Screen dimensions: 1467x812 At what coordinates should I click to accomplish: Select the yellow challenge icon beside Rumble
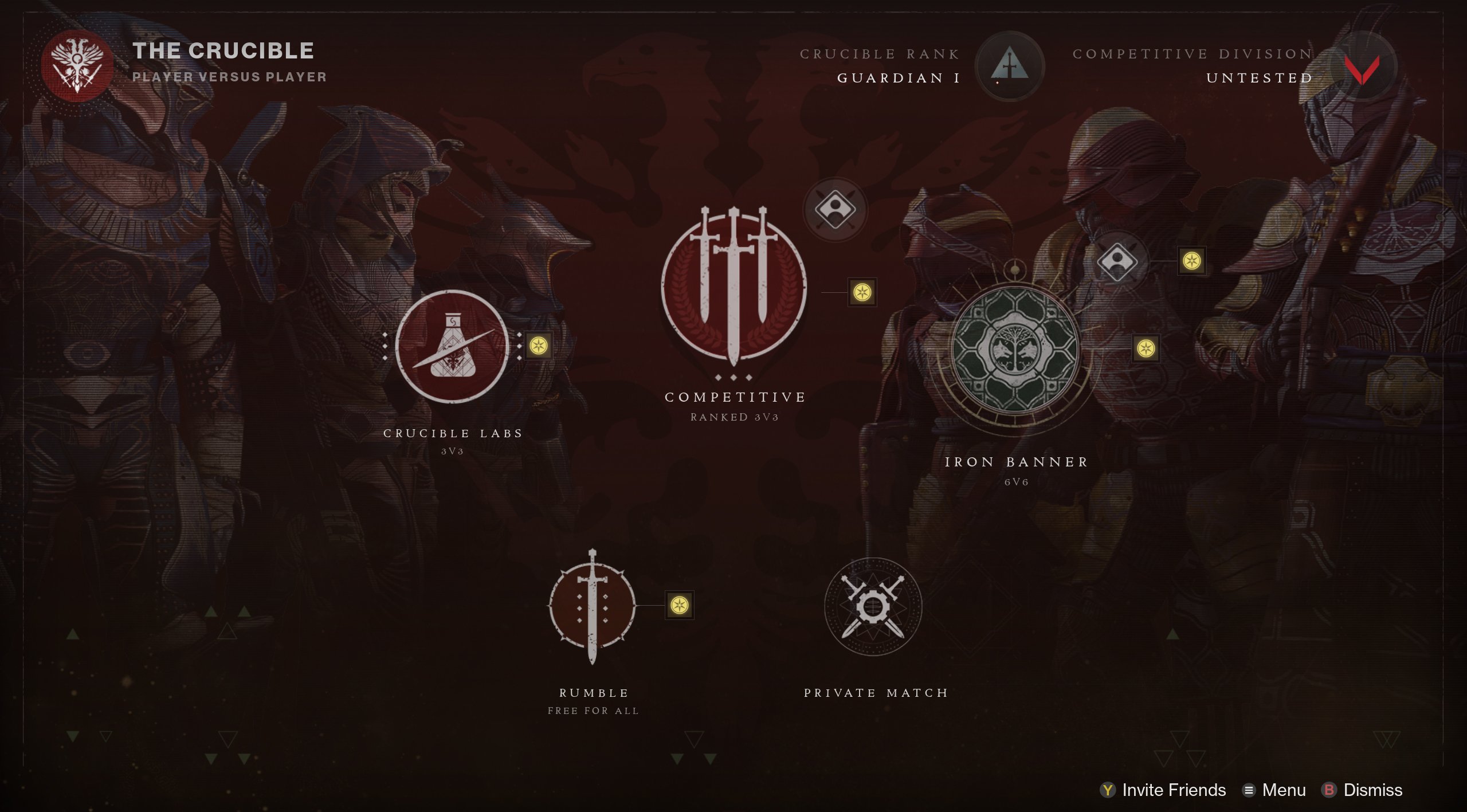pos(679,605)
